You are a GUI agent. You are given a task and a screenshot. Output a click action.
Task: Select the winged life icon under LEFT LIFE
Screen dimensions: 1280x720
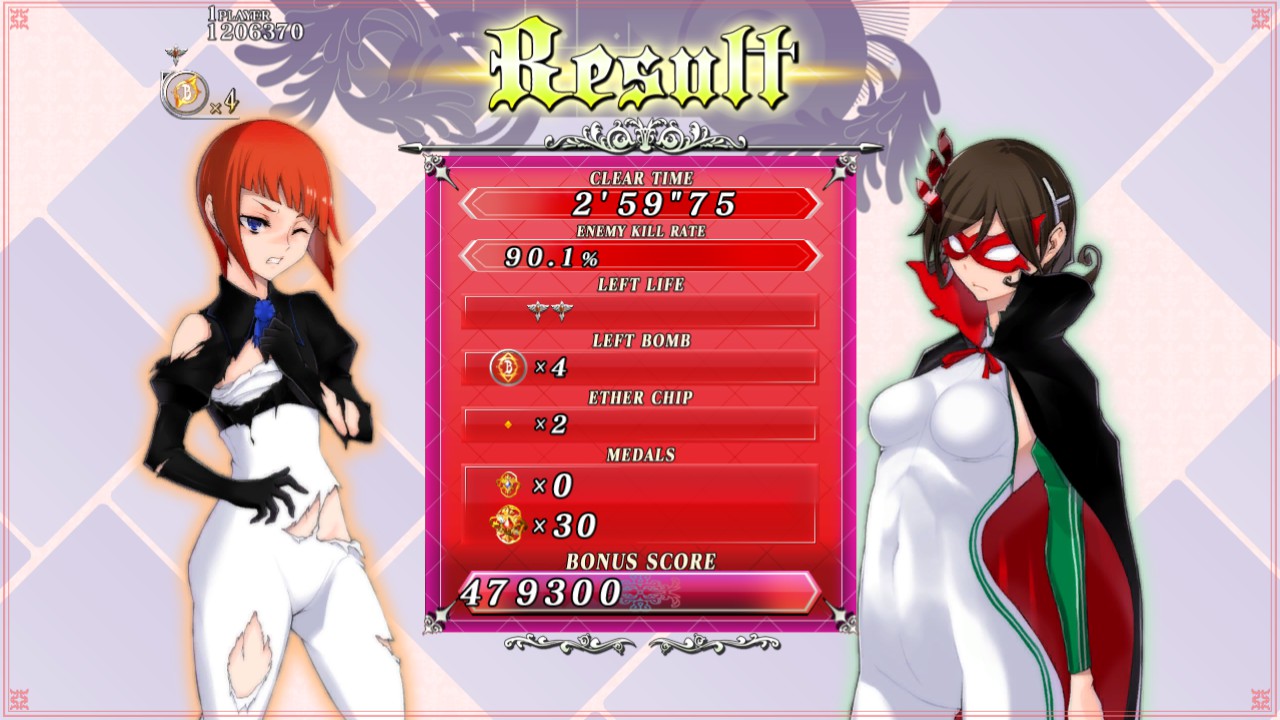click(x=538, y=308)
